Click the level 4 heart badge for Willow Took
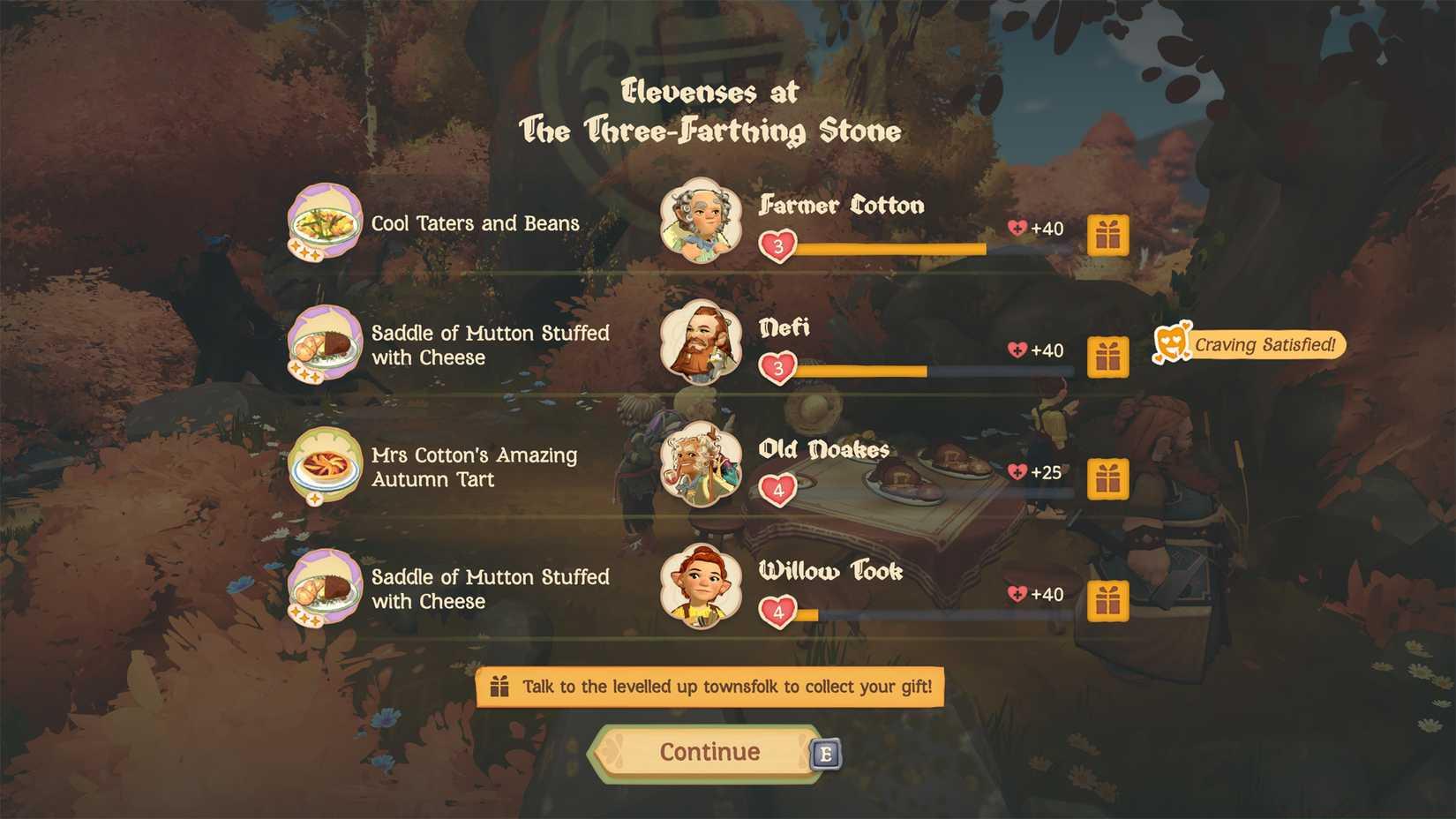The height and width of the screenshot is (819, 1456). [x=779, y=609]
